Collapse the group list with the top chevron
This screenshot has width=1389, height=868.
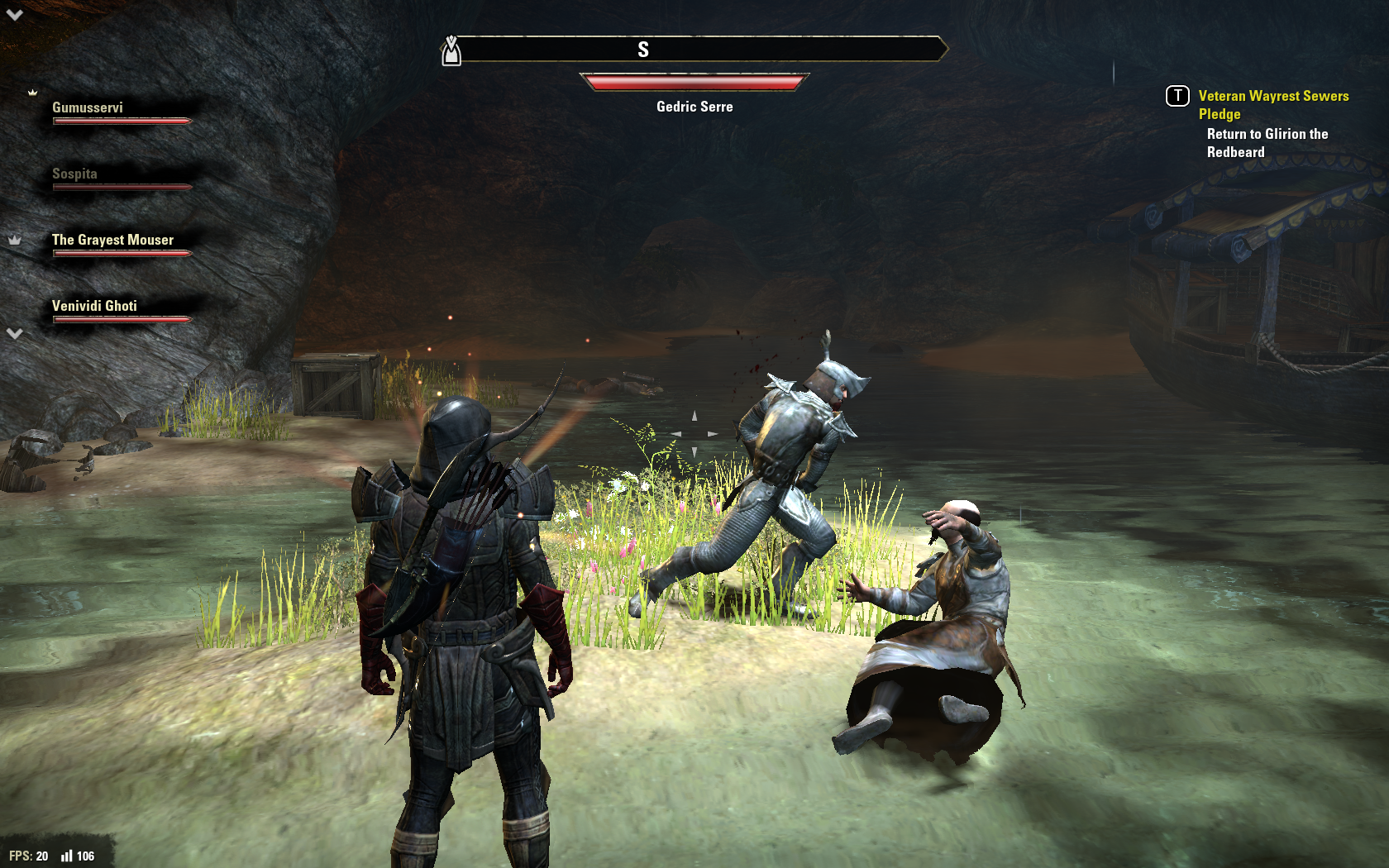pyautogui.click(x=15, y=14)
